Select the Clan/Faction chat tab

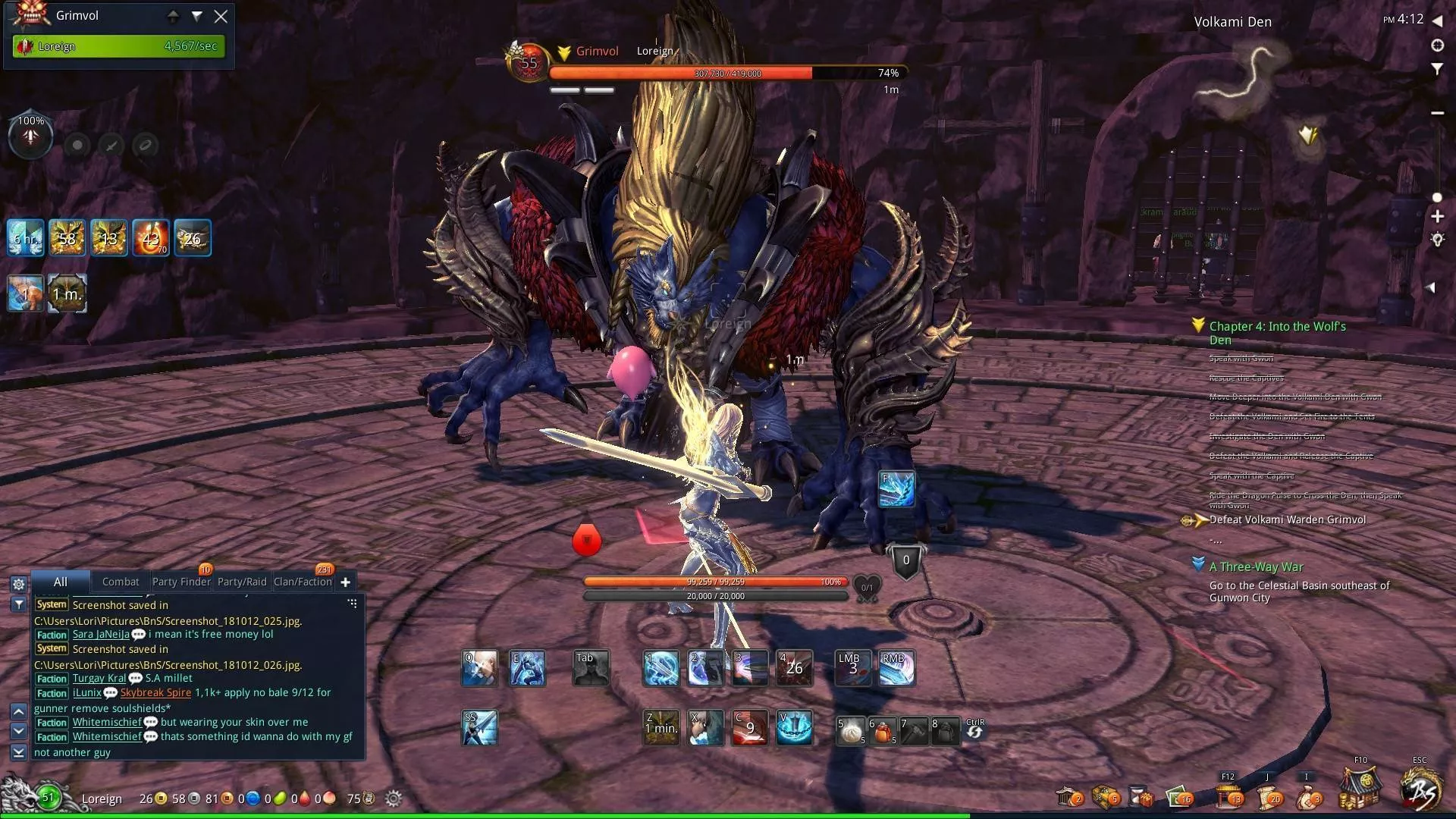(303, 582)
